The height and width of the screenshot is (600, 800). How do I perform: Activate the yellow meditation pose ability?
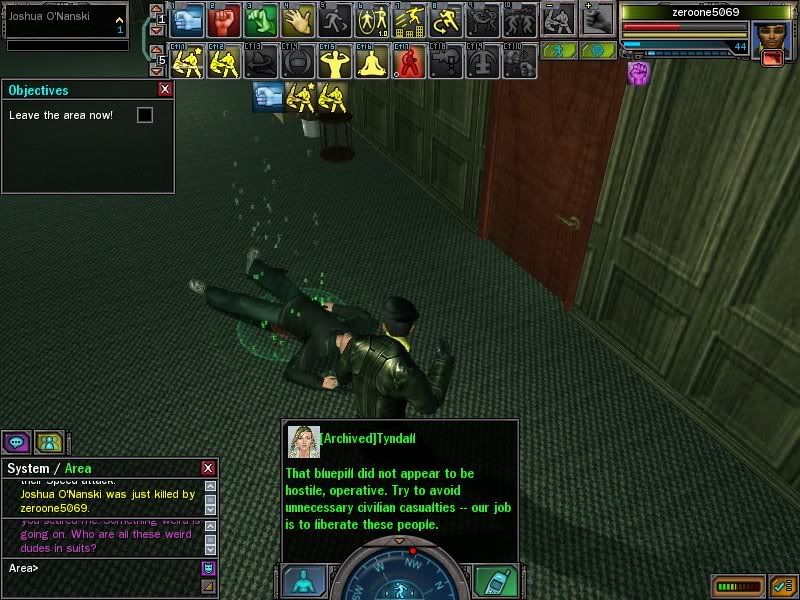(371, 63)
